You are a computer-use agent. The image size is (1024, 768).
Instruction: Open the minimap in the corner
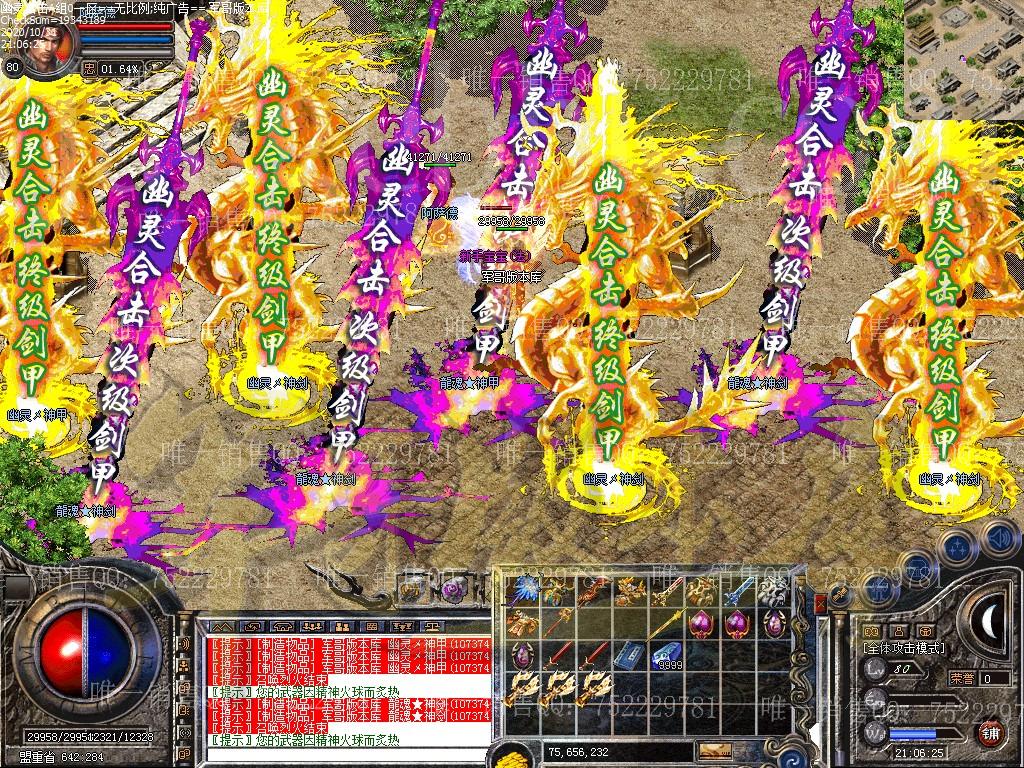coord(963,58)
